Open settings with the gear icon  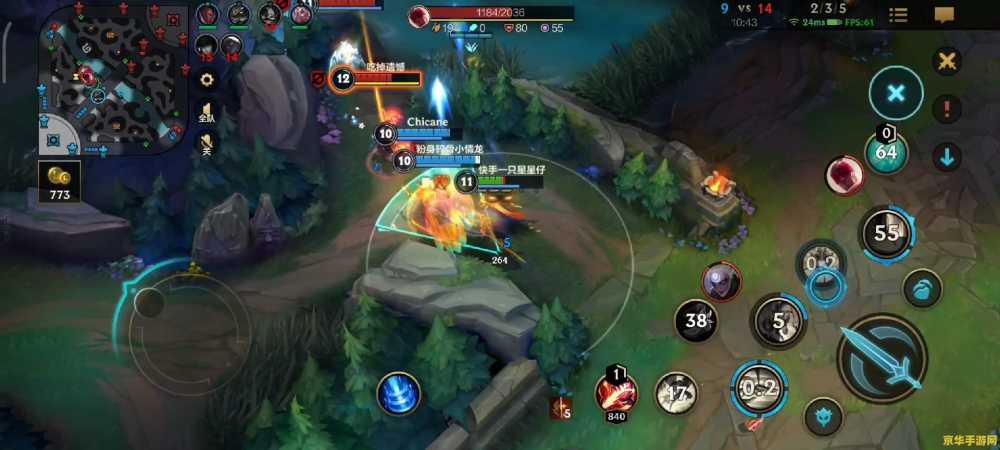[207, 79]
